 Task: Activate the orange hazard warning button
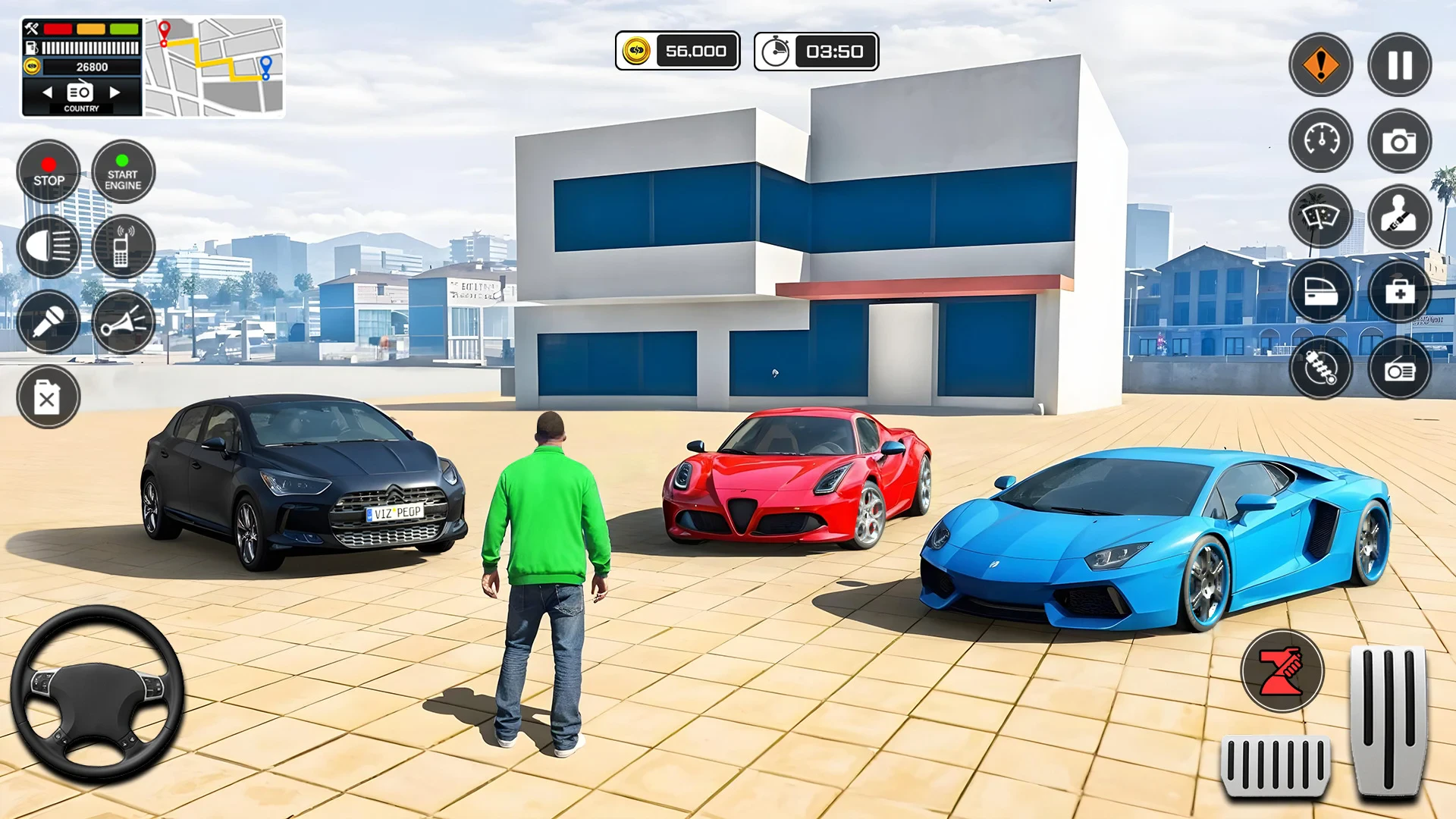(x=1320, y=64)
